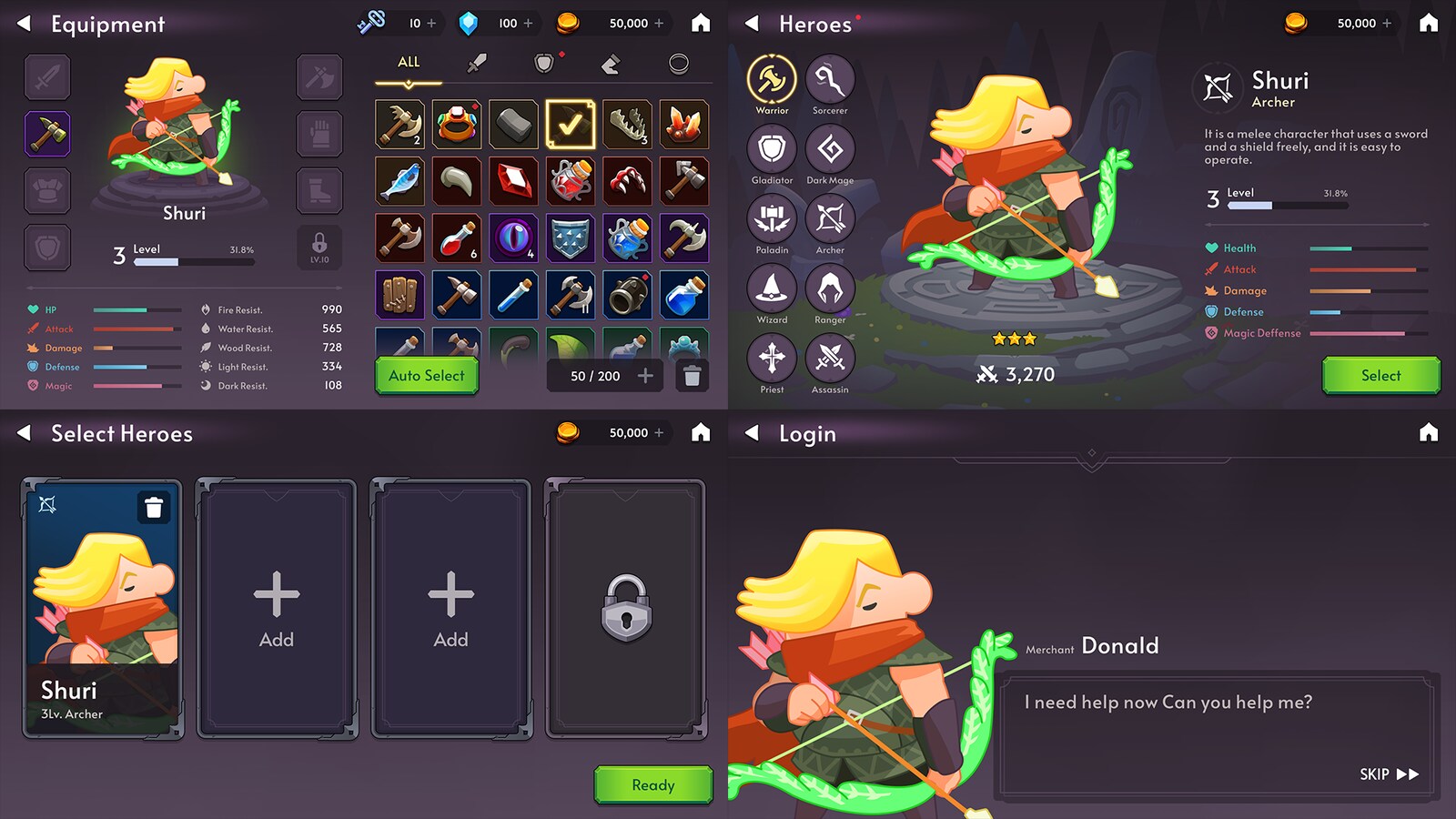Viewport: 1456px width, 819px height.
Task: Delete Shuri's card via trash icon
Action: coord(152,509)
